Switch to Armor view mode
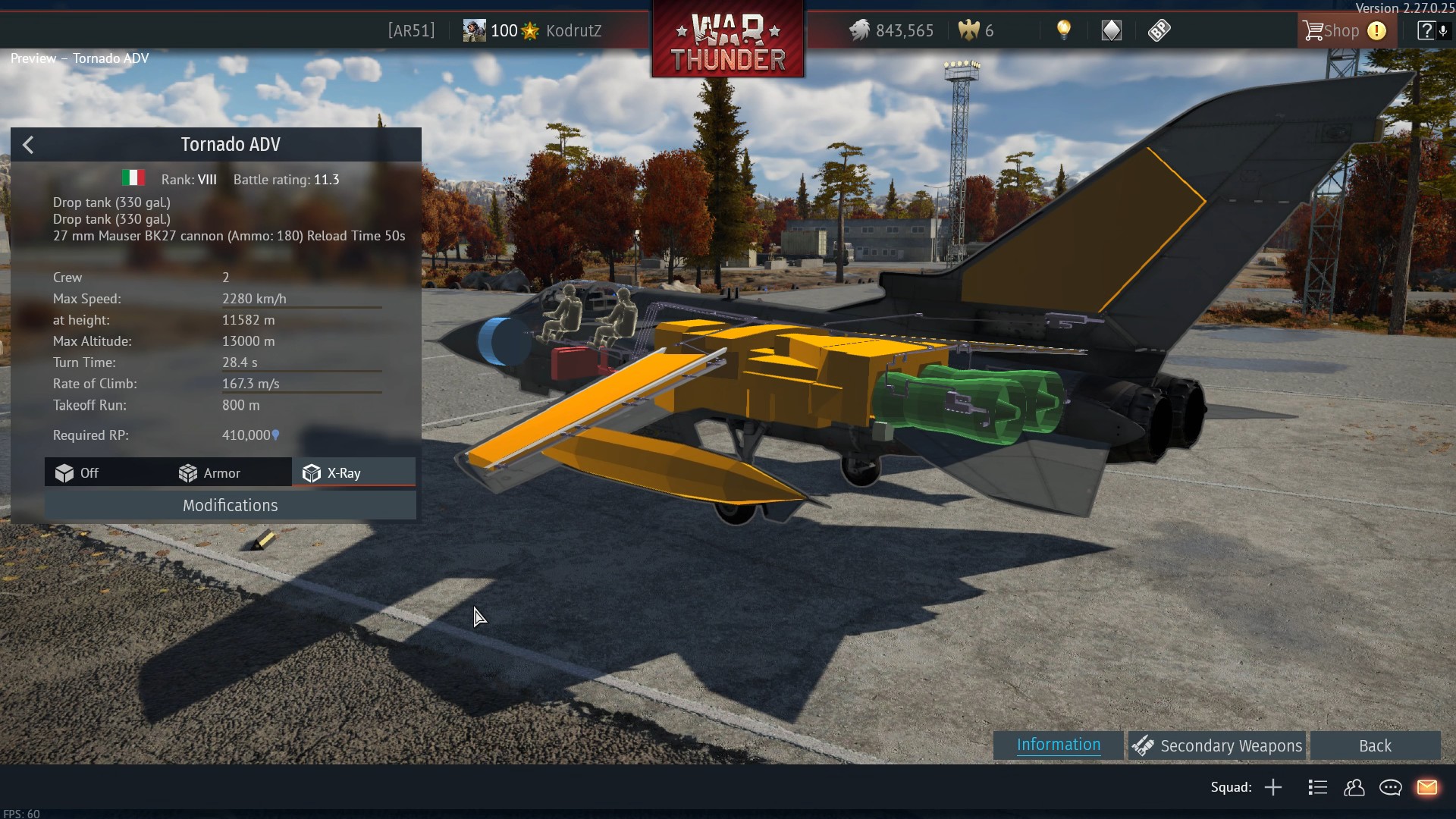 (209, 473)
